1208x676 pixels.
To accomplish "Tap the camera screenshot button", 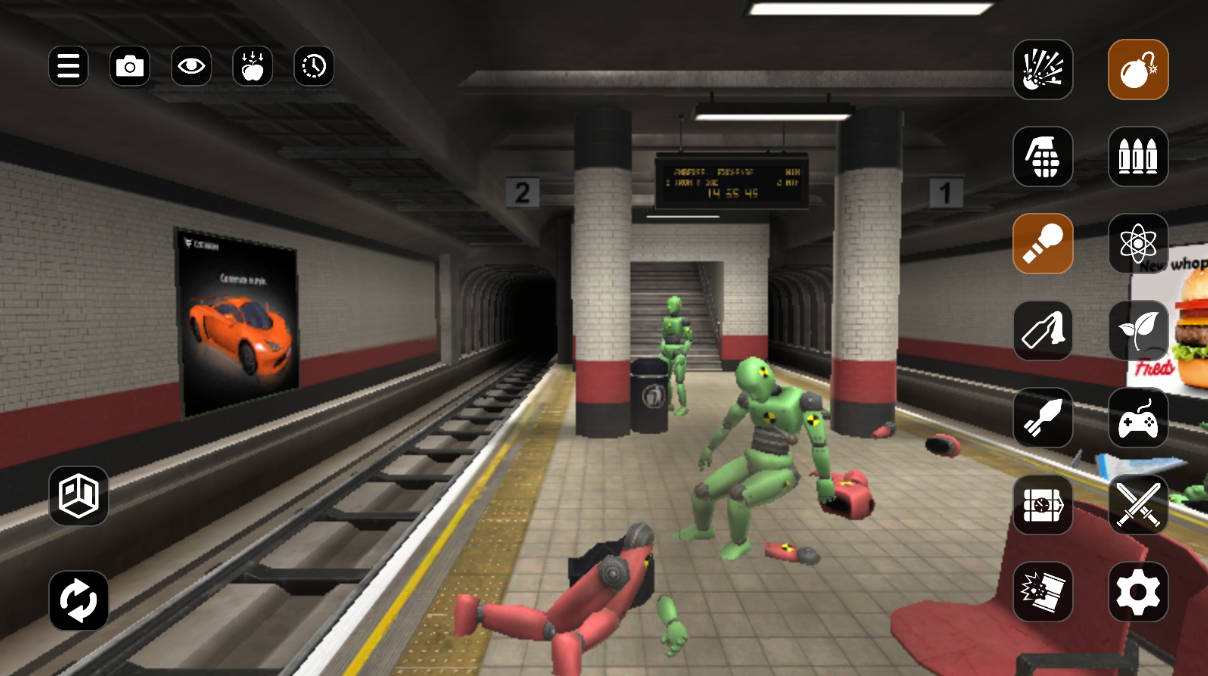I will pos(130,67).
